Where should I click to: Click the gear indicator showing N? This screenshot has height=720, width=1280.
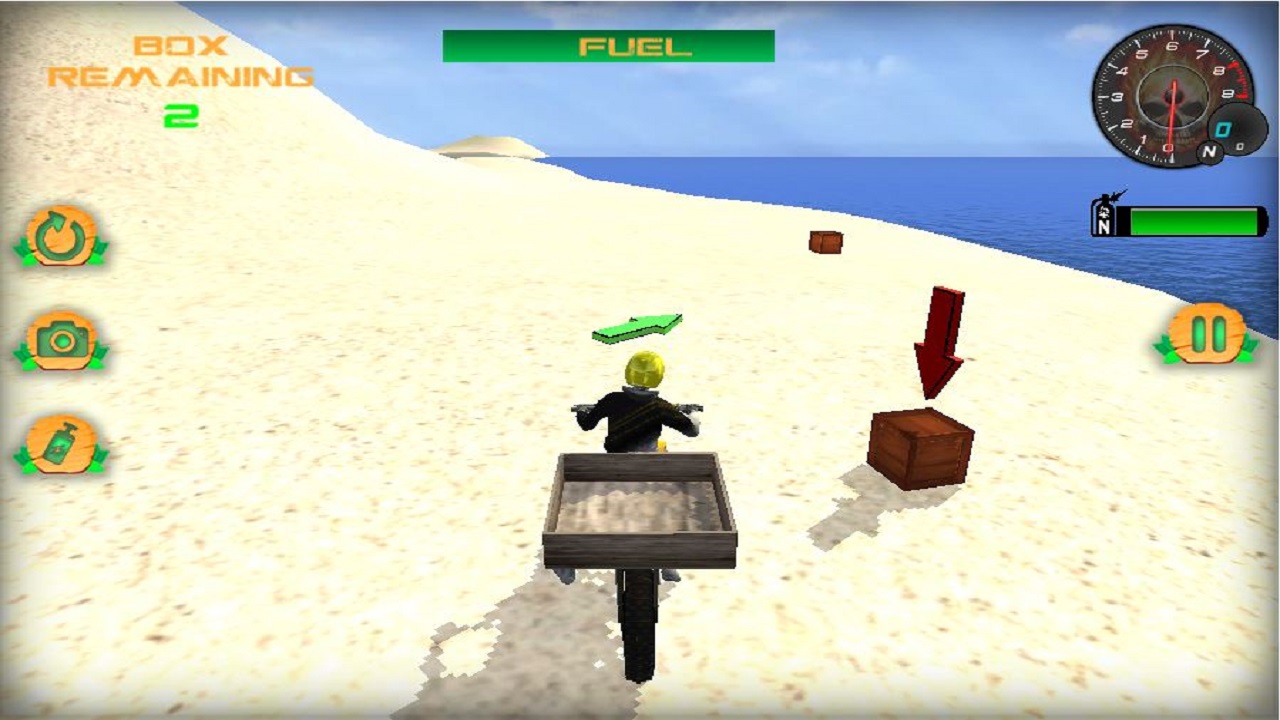1210,151
